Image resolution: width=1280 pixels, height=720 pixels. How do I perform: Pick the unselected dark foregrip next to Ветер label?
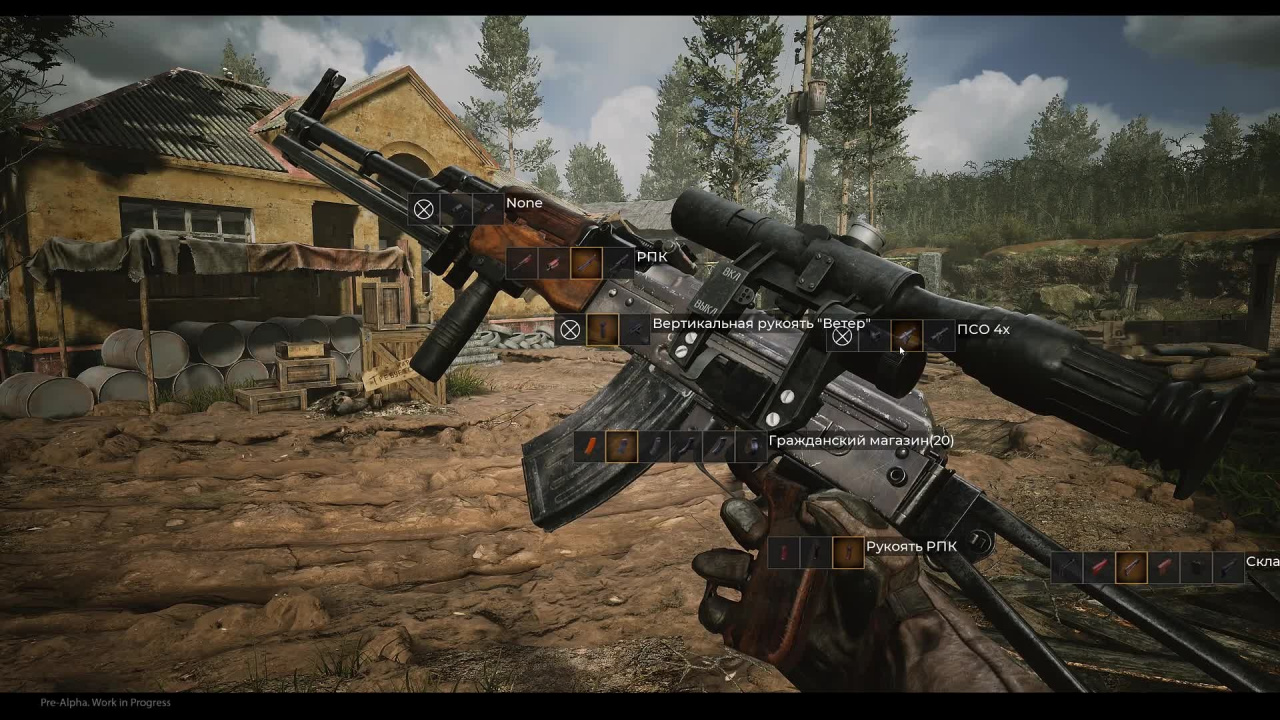pos(635,329)
